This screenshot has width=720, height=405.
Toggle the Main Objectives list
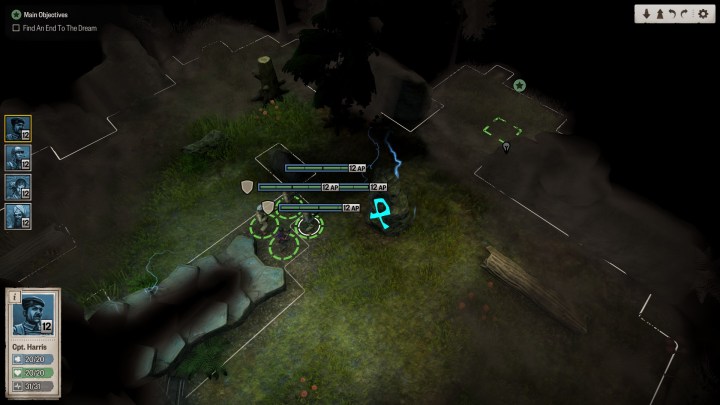pyautogui.click(x=16, y=14)
